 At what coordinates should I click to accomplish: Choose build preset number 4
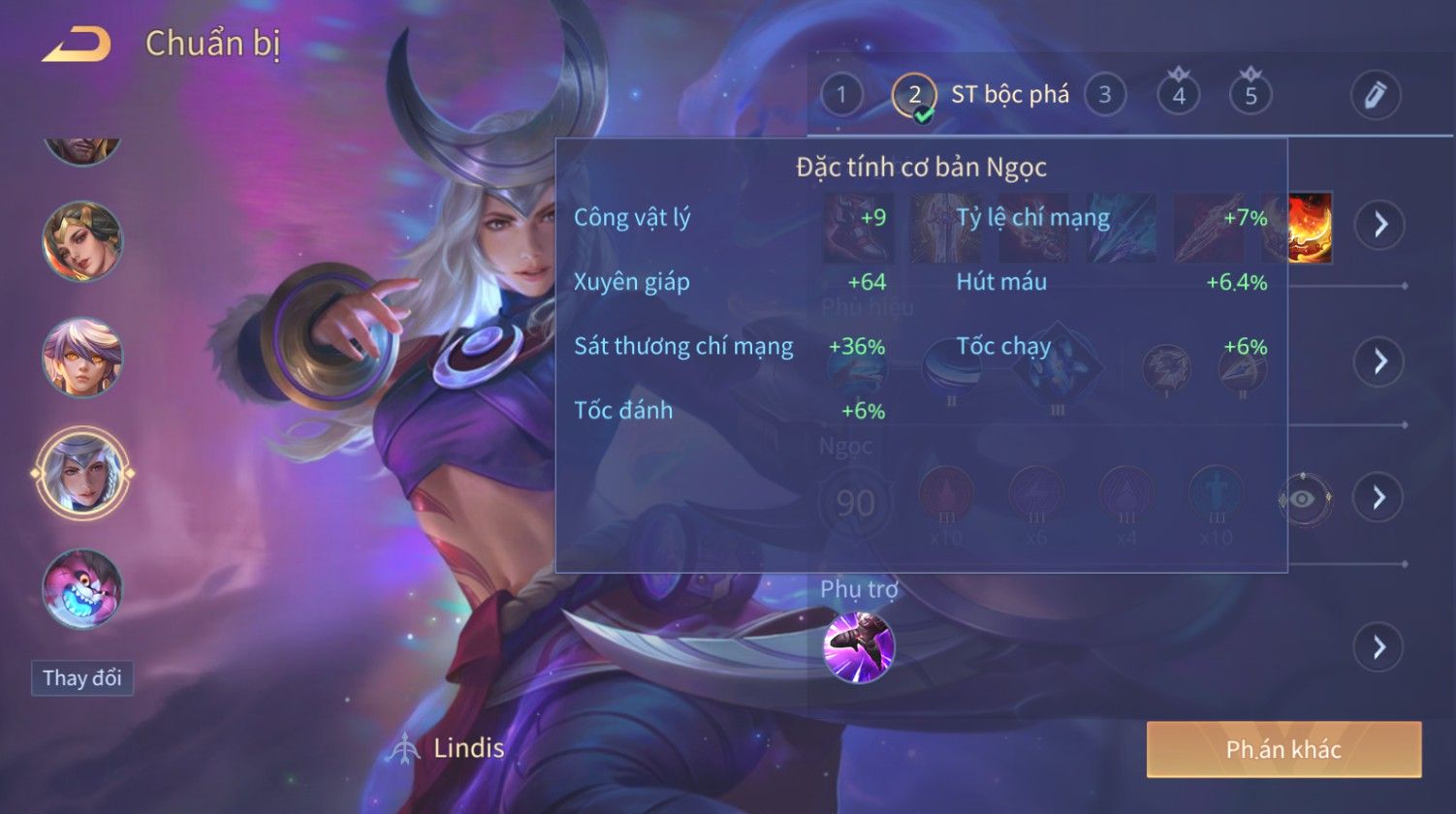(x=1179, y=95)
